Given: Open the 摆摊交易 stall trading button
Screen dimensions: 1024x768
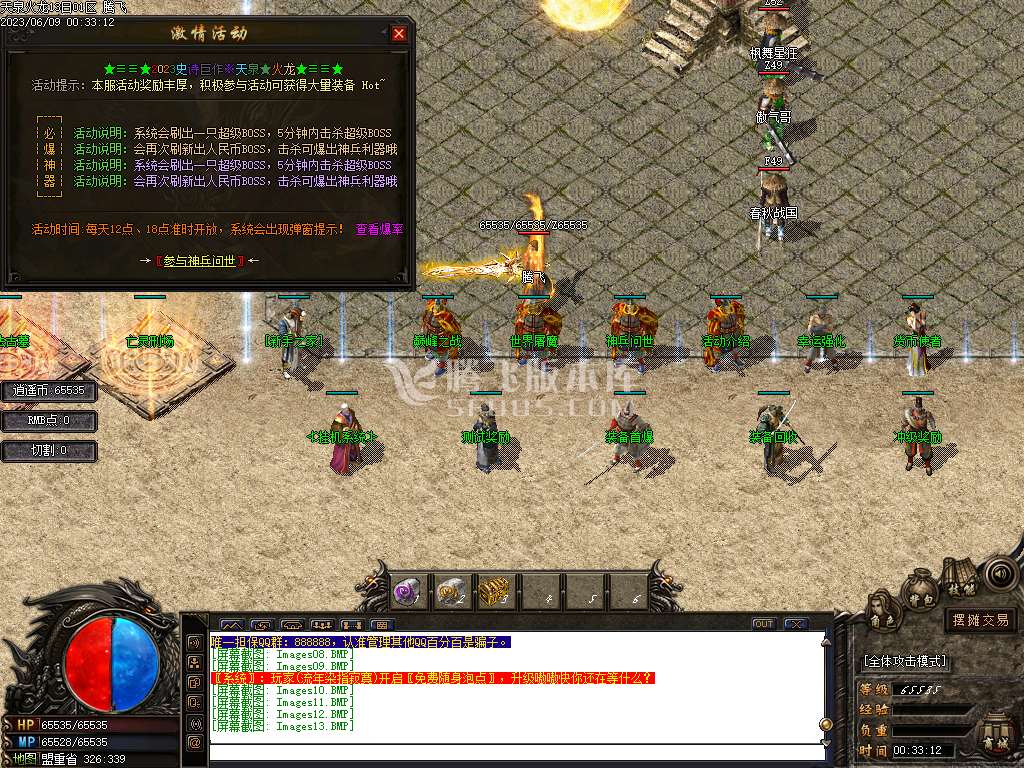Looking at the screenshot, I should click(x=979, y=620).
